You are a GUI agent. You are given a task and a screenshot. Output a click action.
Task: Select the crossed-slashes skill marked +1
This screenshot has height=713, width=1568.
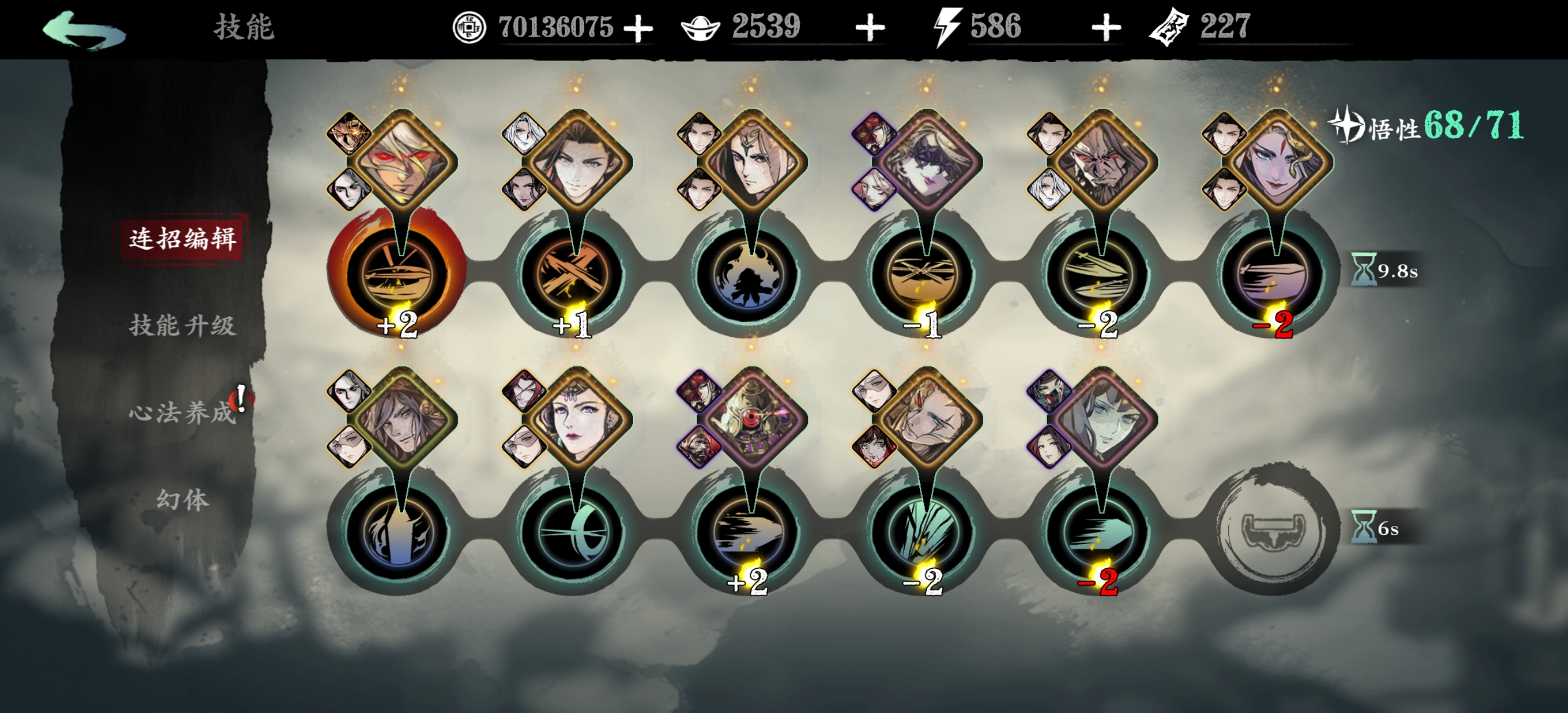pyautogui.click(x=573, y=273)
